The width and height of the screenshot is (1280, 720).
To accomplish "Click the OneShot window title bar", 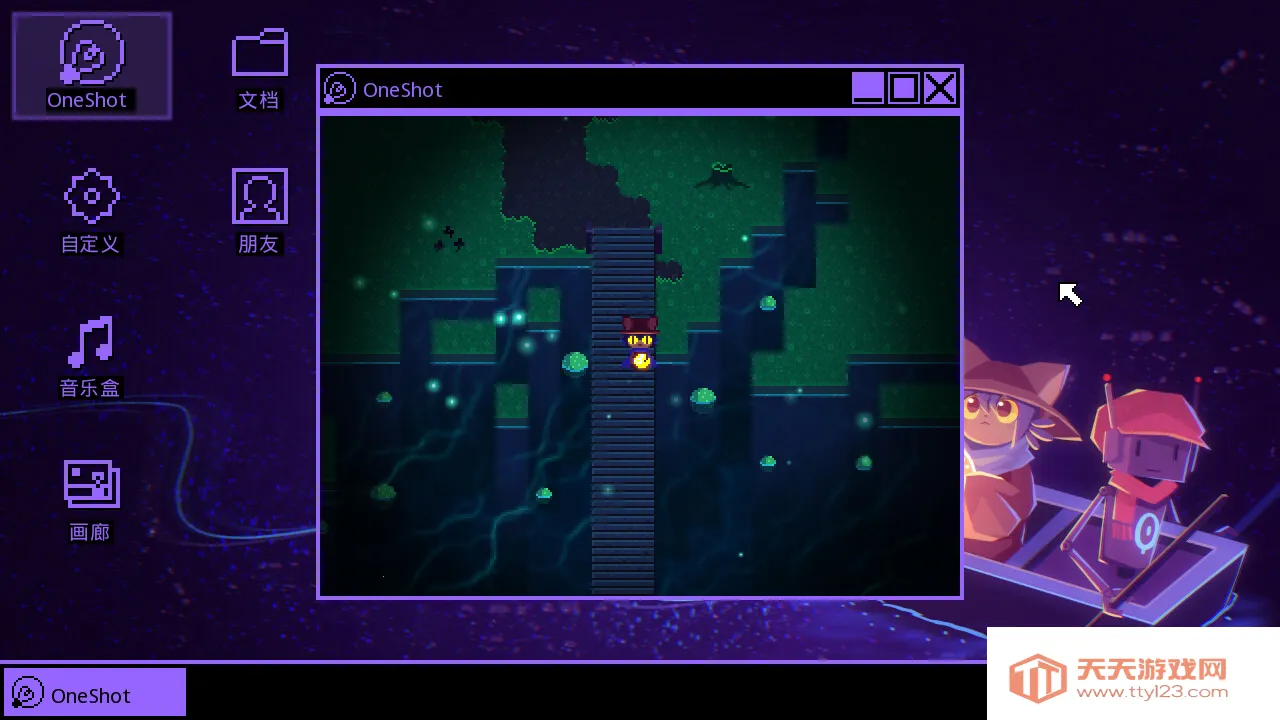I will pos(600,89).
